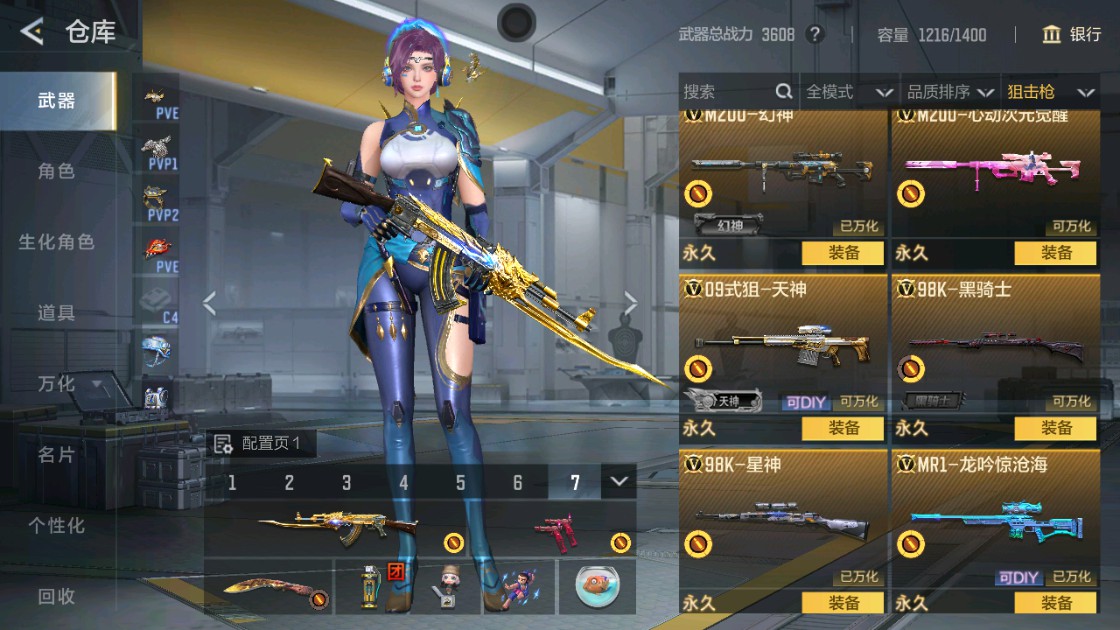Switch to loadout slot 4
This screenshot has width=1120, height=630.
[x=404, y=483]
